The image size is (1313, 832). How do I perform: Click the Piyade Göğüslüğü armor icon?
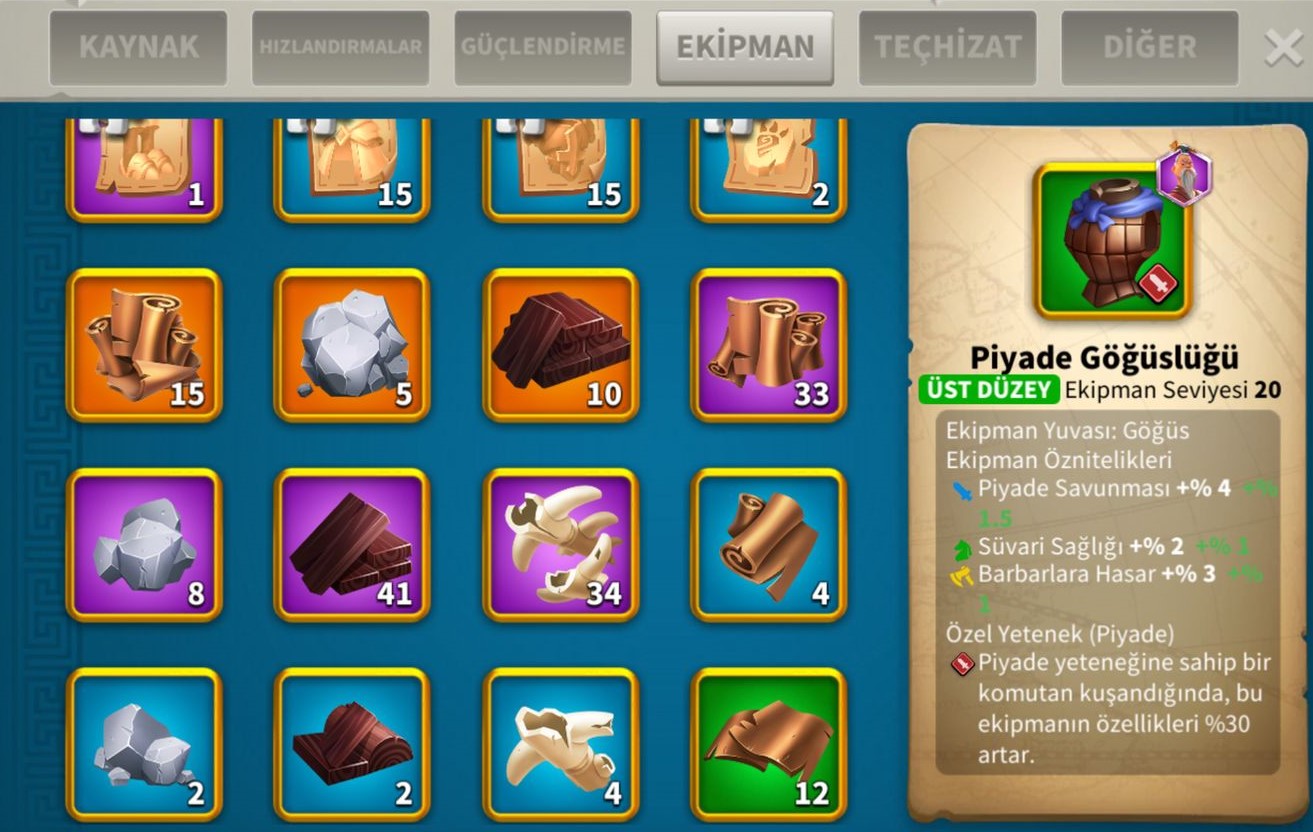click(x=1111, y=241)
